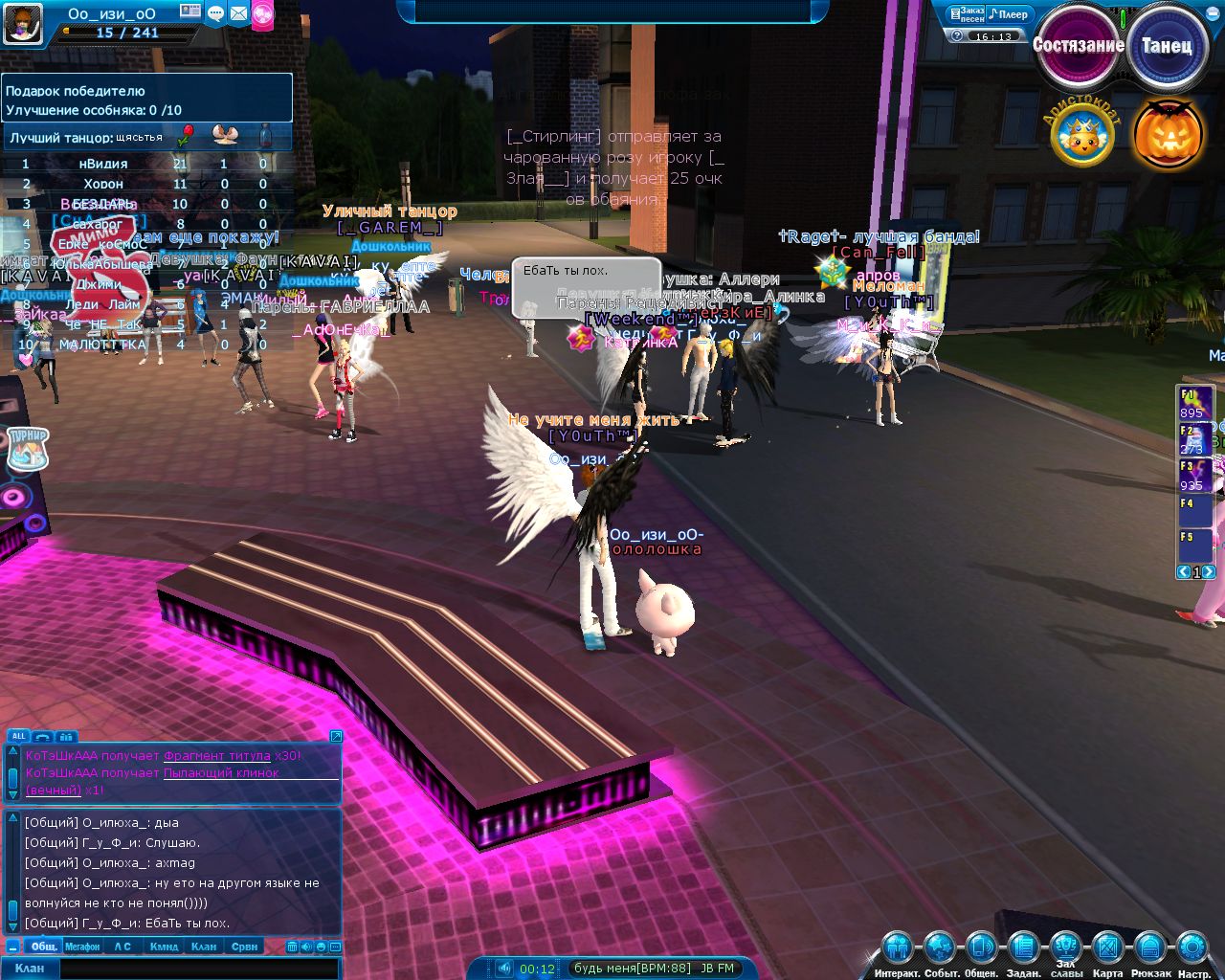Viewport: 1225px width, 980px height.
Task: Open the Halloween pumpkin event icon
Action: 1169,134
